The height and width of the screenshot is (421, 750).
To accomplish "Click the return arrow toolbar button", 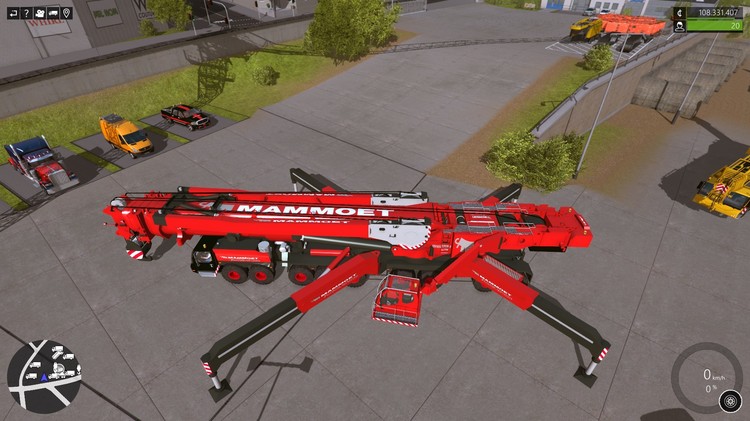I will (x=11, y=13).
